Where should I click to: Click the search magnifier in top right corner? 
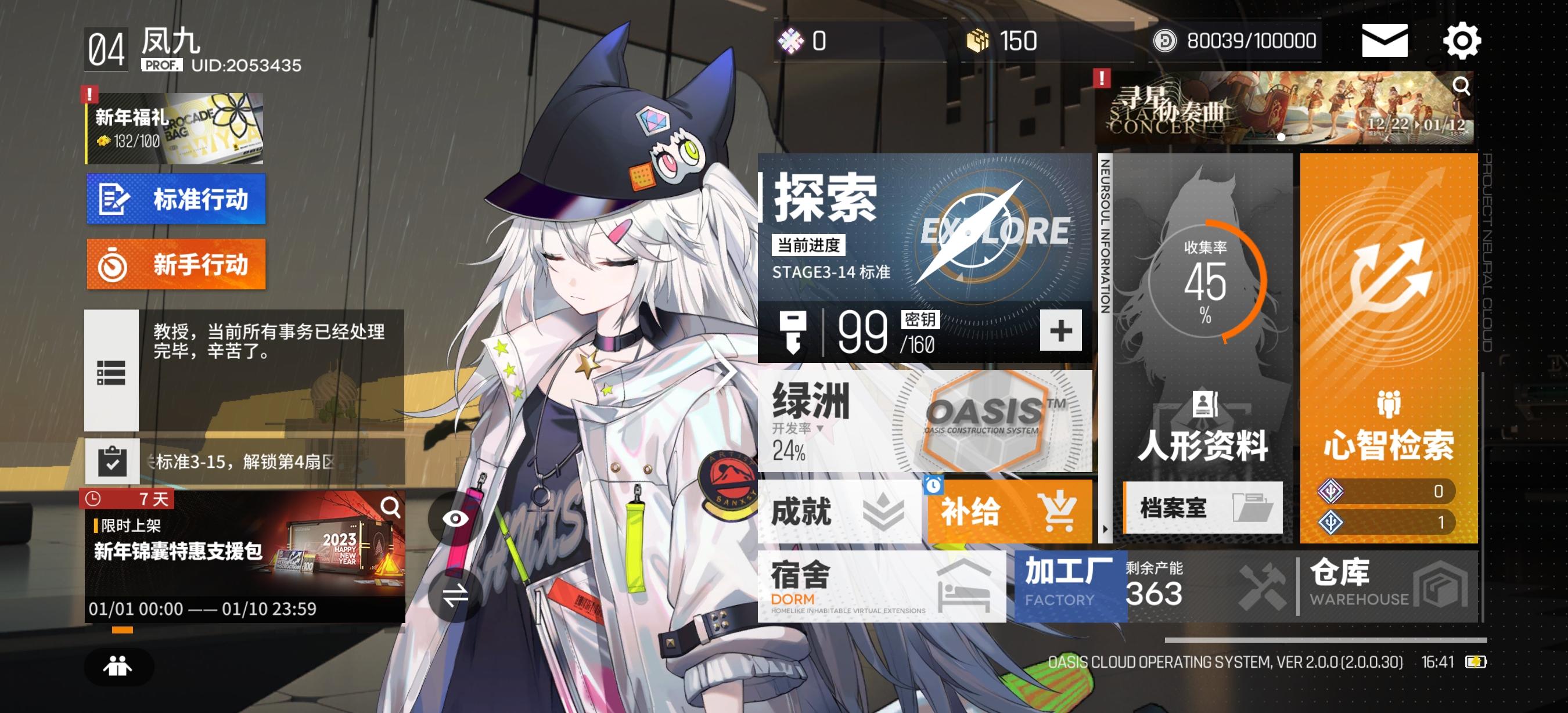(1462, 87)
